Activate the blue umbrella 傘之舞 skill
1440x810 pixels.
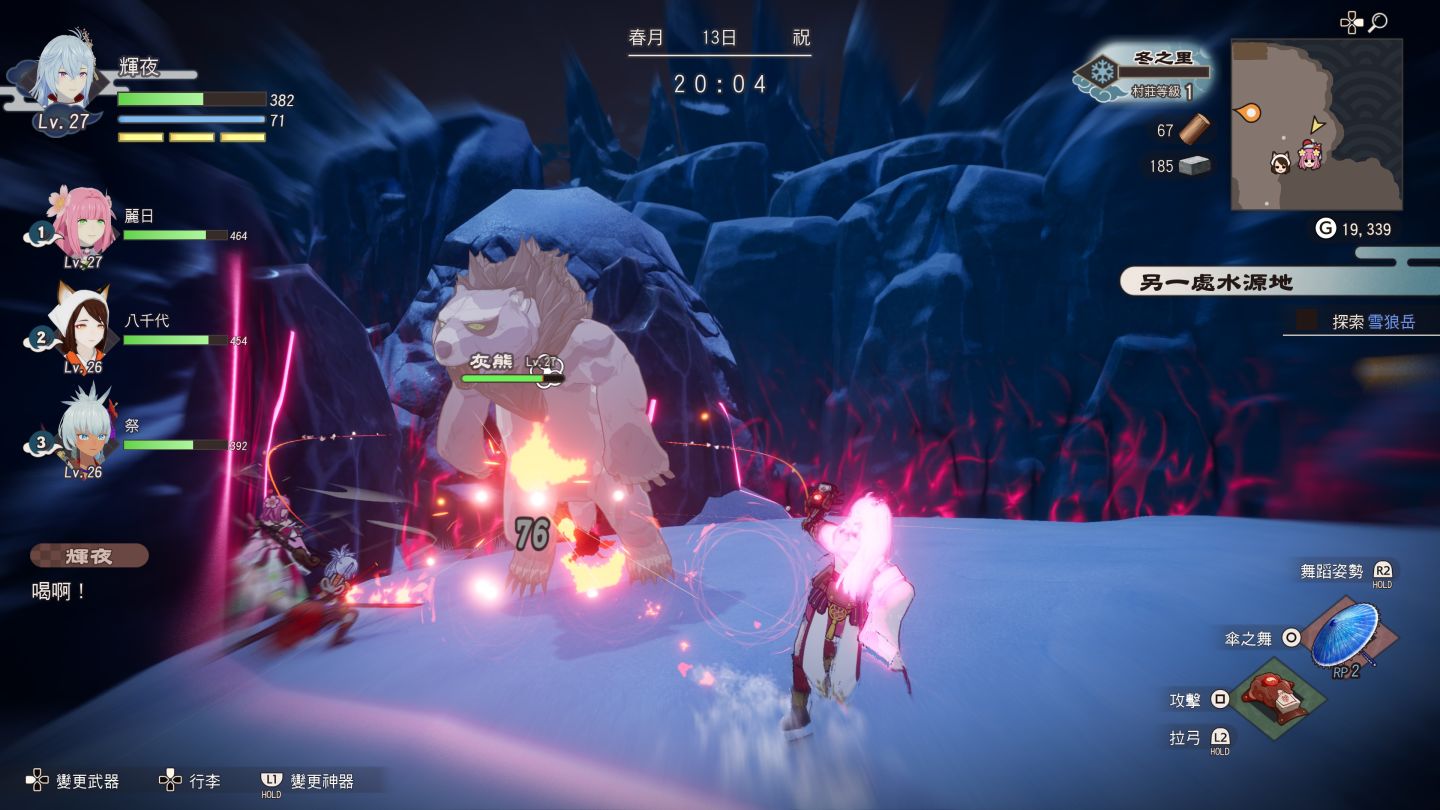click(x=1343, y=633)
